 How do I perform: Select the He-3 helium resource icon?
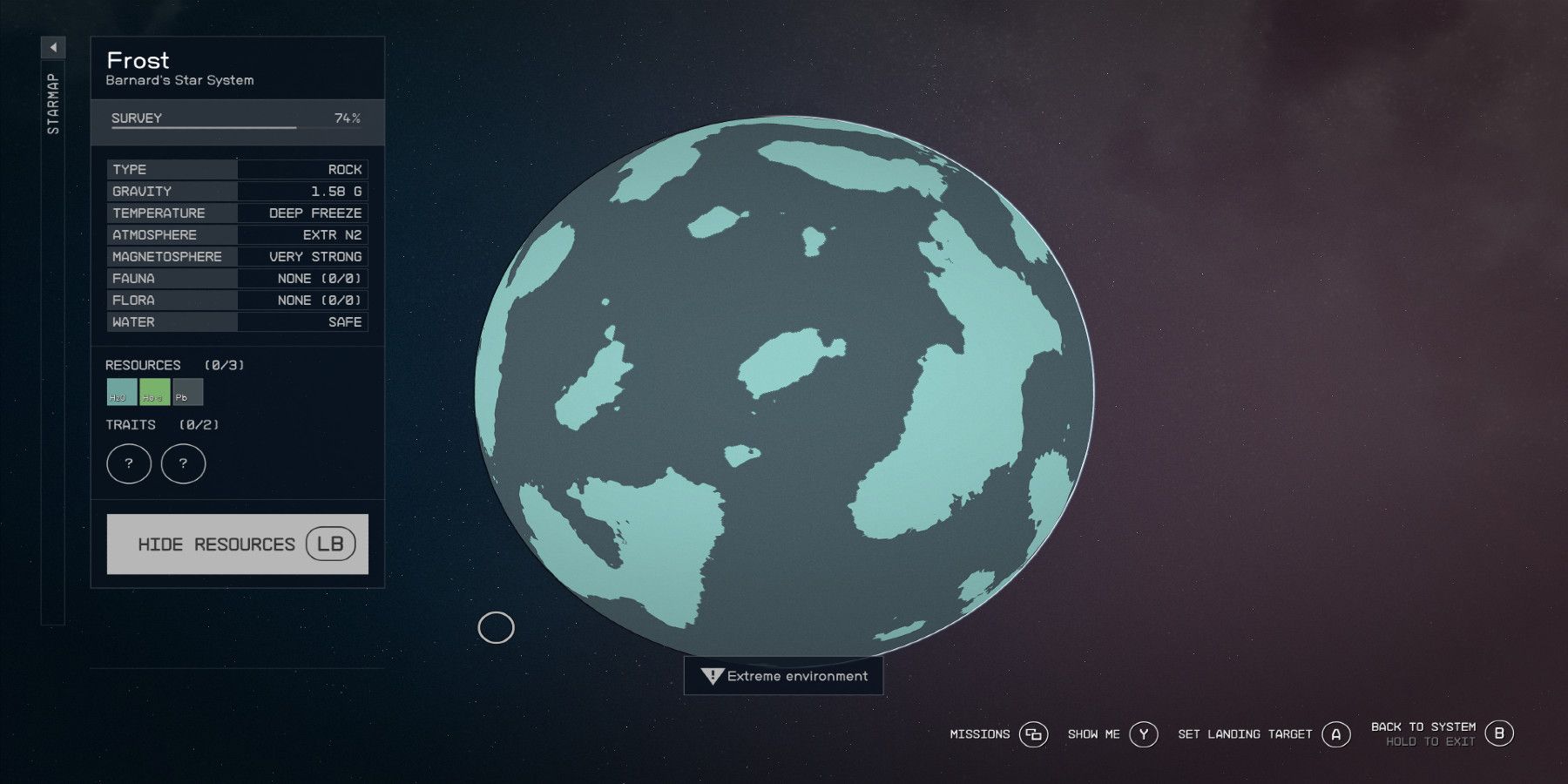pyautogui.click(x=154, y=393)
